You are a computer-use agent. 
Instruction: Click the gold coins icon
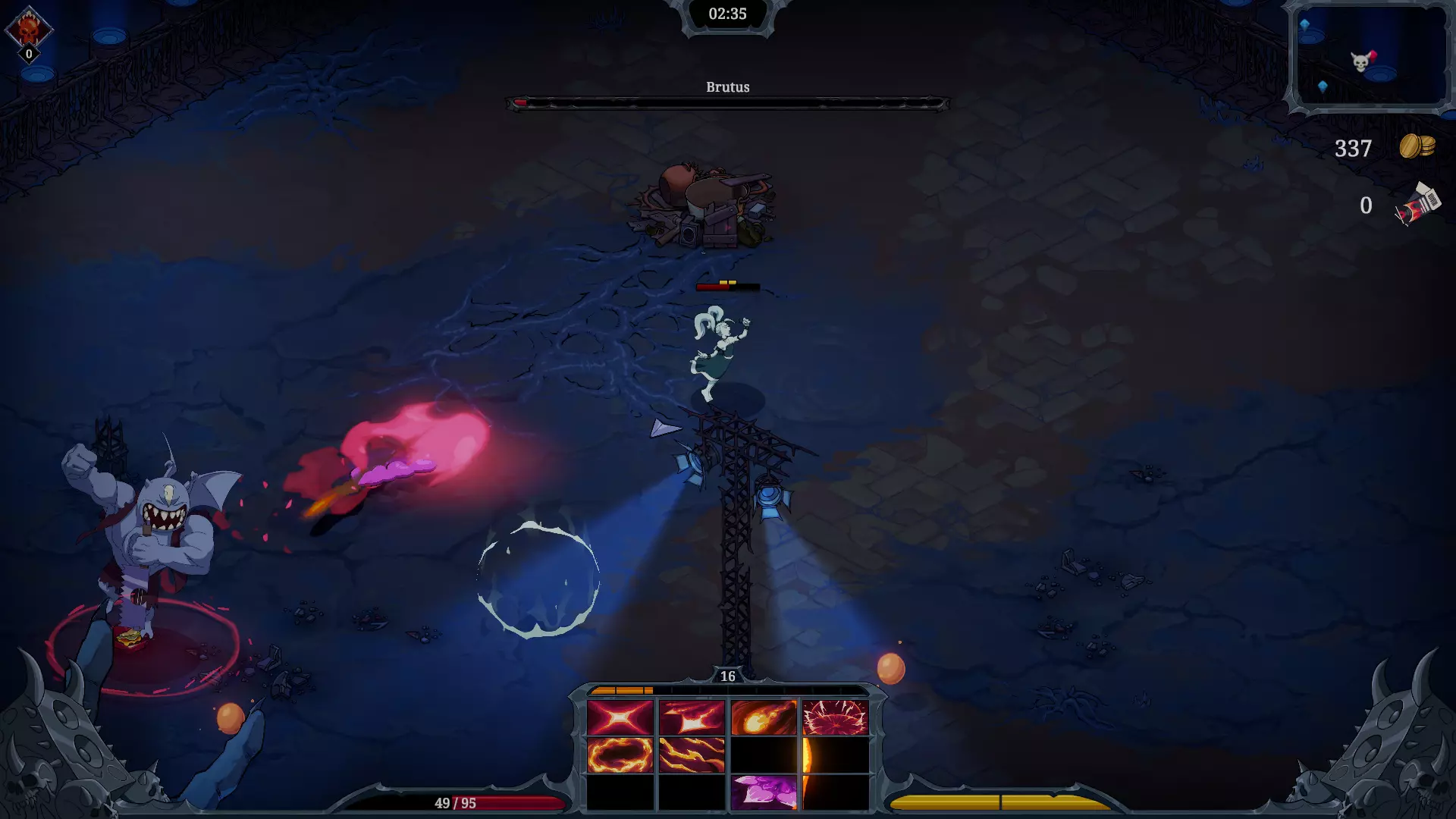point(1417,146)
